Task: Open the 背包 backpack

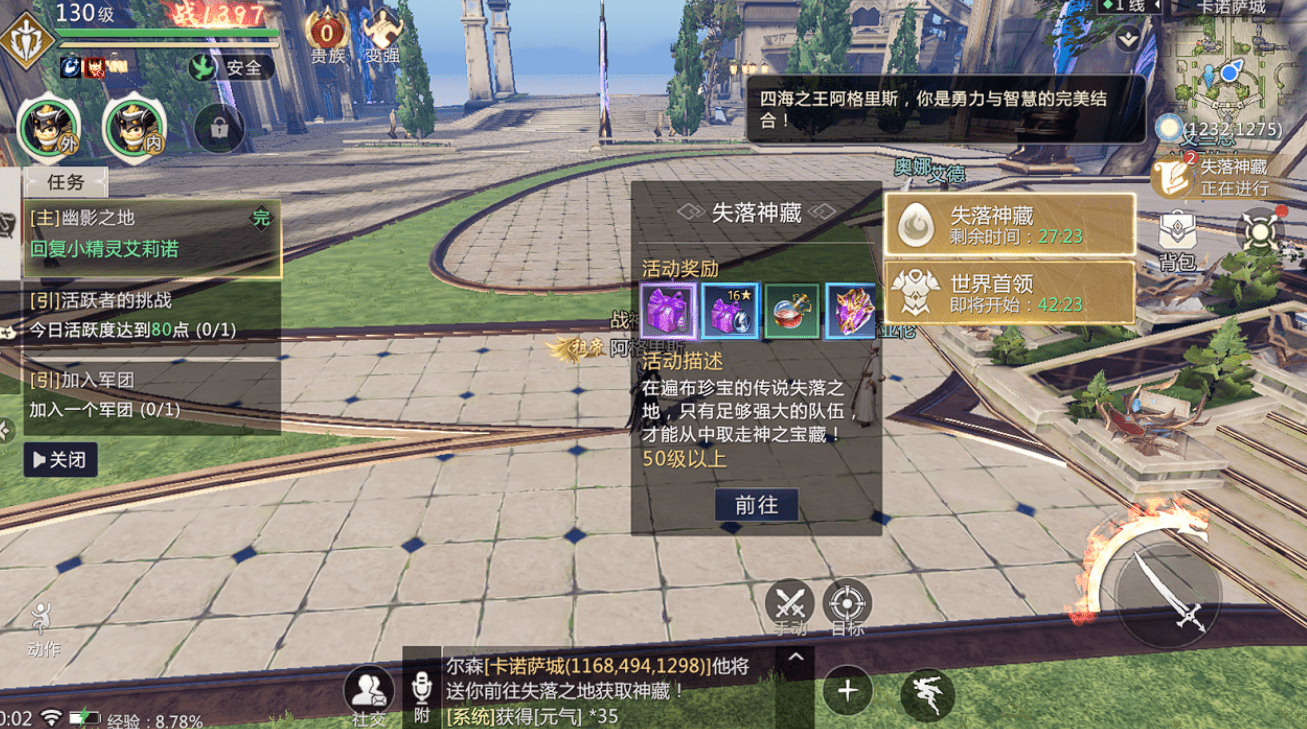Action: [x=1178, y=240]
